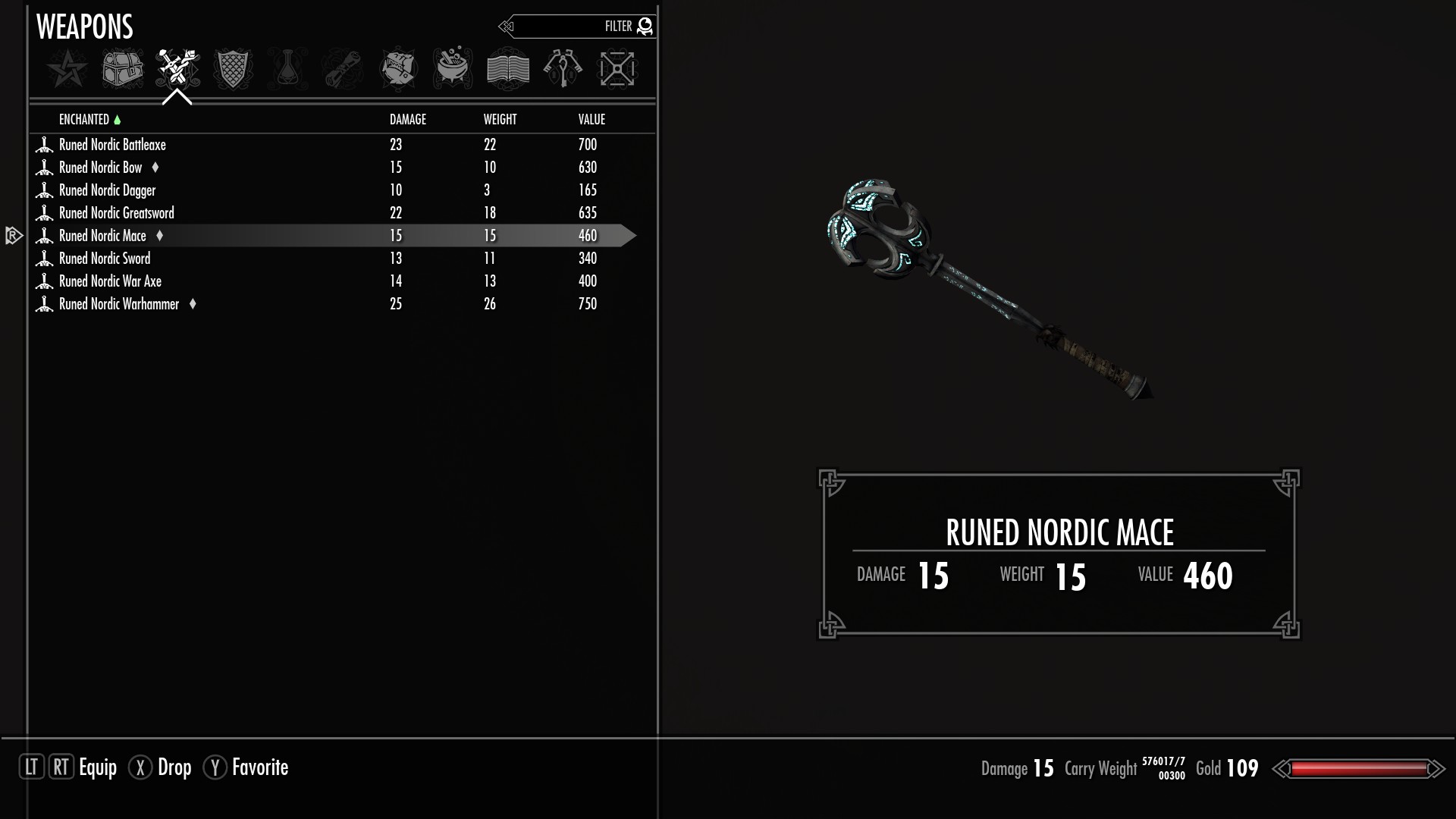Image resolution: width=1456 pixels, height=819 pixels.
Task: Choose Runed Nordic Bow from the list
Action: click(x=101, y=168)
